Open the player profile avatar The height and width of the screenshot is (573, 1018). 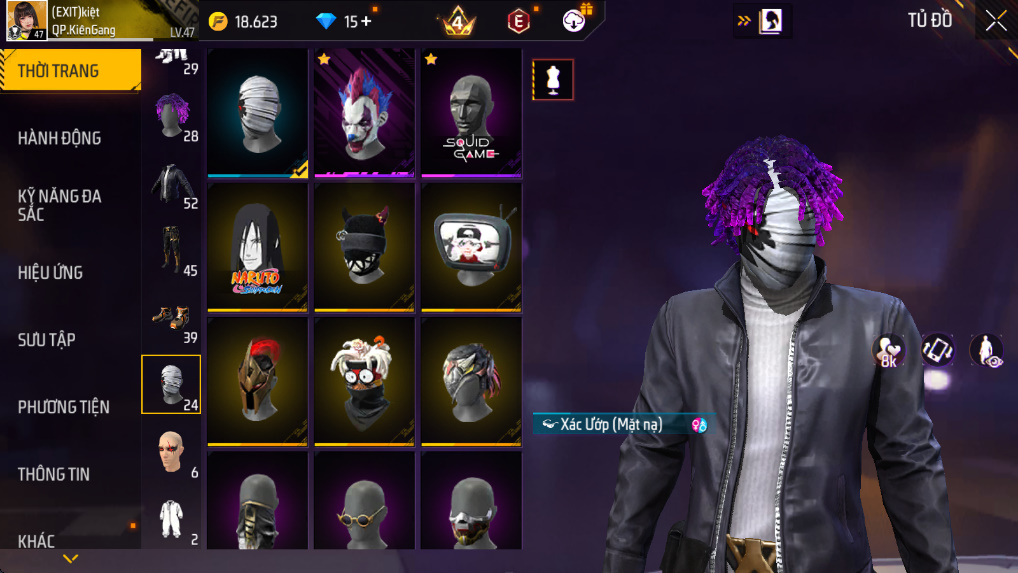pos(27,21)
